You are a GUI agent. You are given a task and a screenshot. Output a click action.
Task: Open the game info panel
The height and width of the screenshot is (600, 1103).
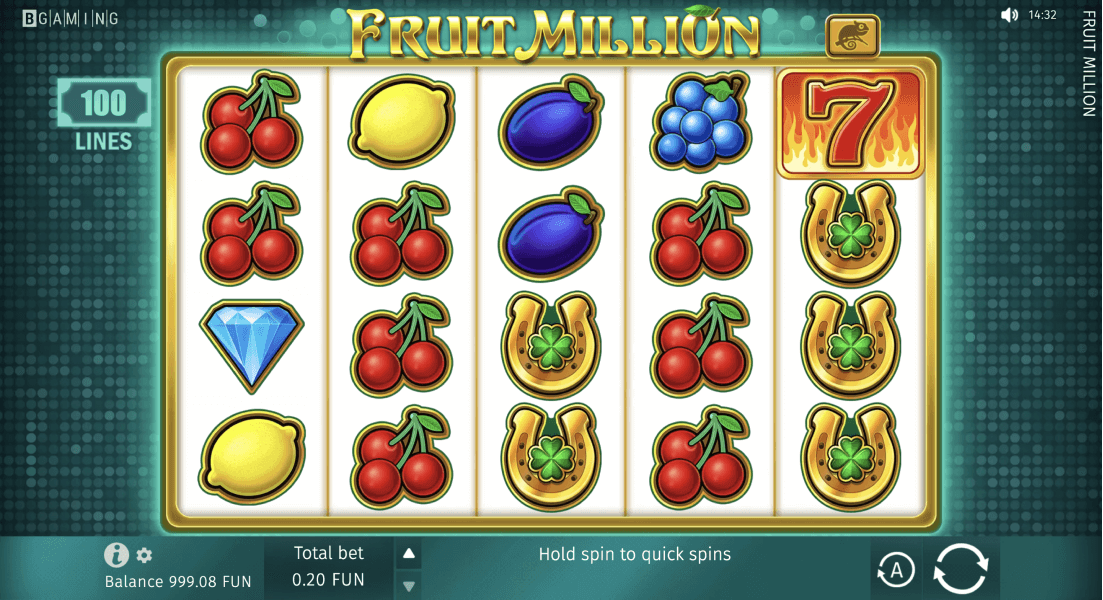click(x=117, y=555)
